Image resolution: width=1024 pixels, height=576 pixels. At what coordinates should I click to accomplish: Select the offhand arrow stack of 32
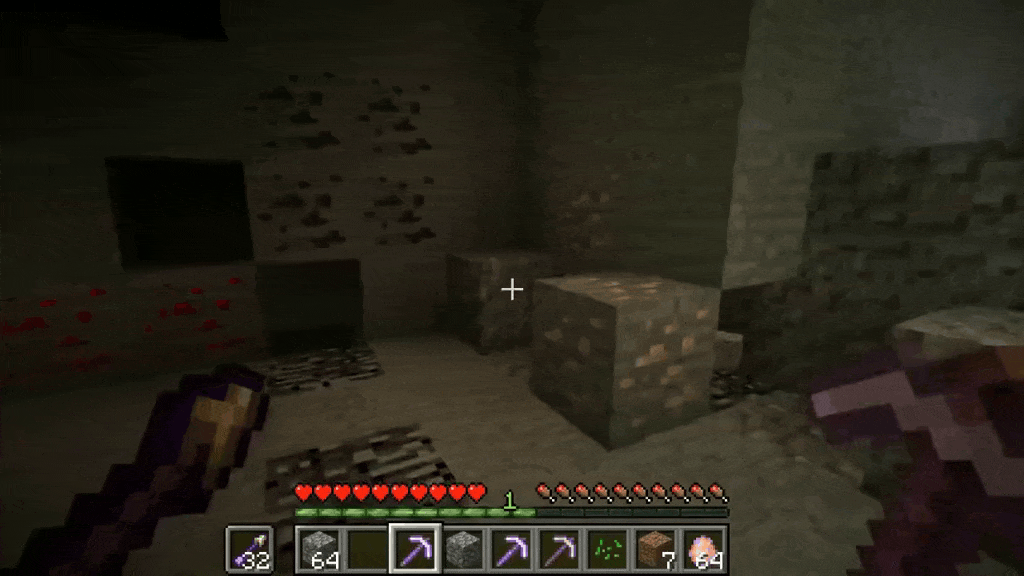(249, 549)
